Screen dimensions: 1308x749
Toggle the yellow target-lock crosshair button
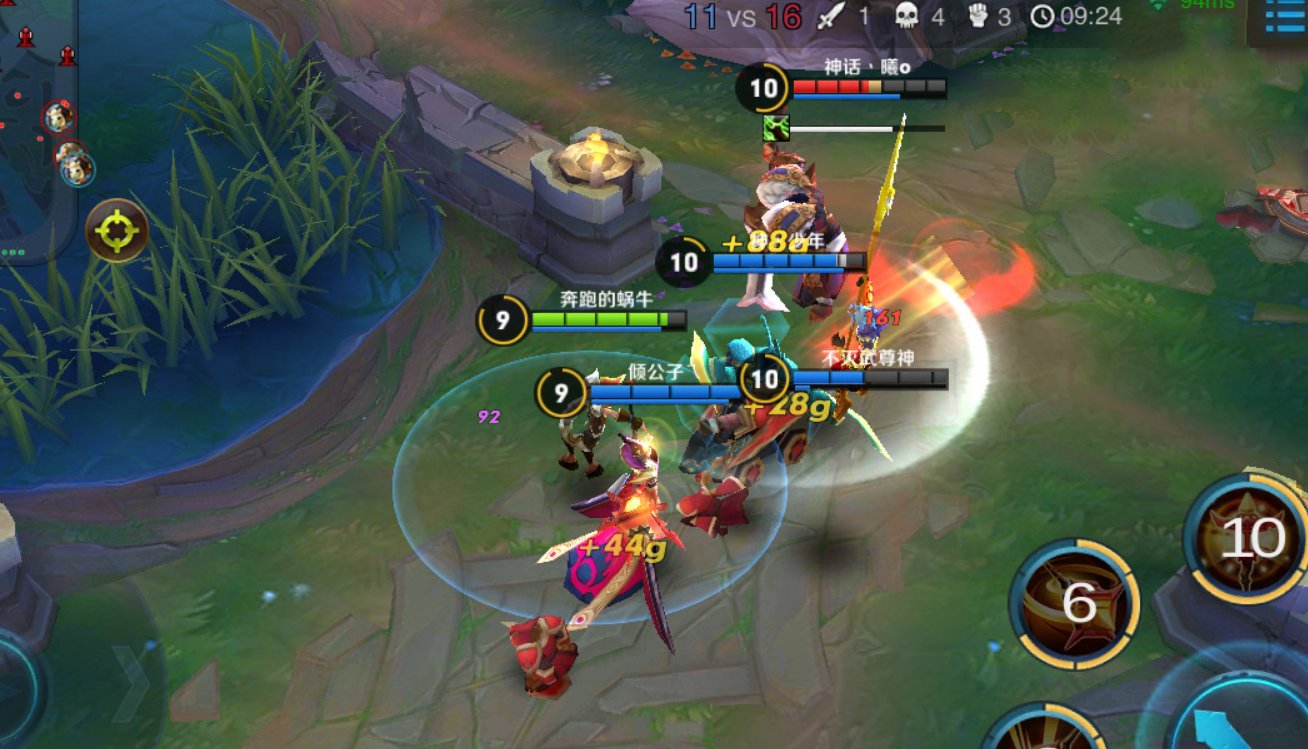116,228
